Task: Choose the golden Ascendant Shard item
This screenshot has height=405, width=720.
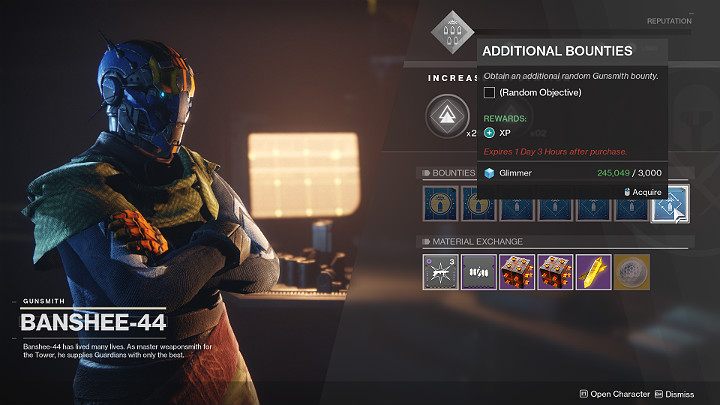Action: coord(592,270)
